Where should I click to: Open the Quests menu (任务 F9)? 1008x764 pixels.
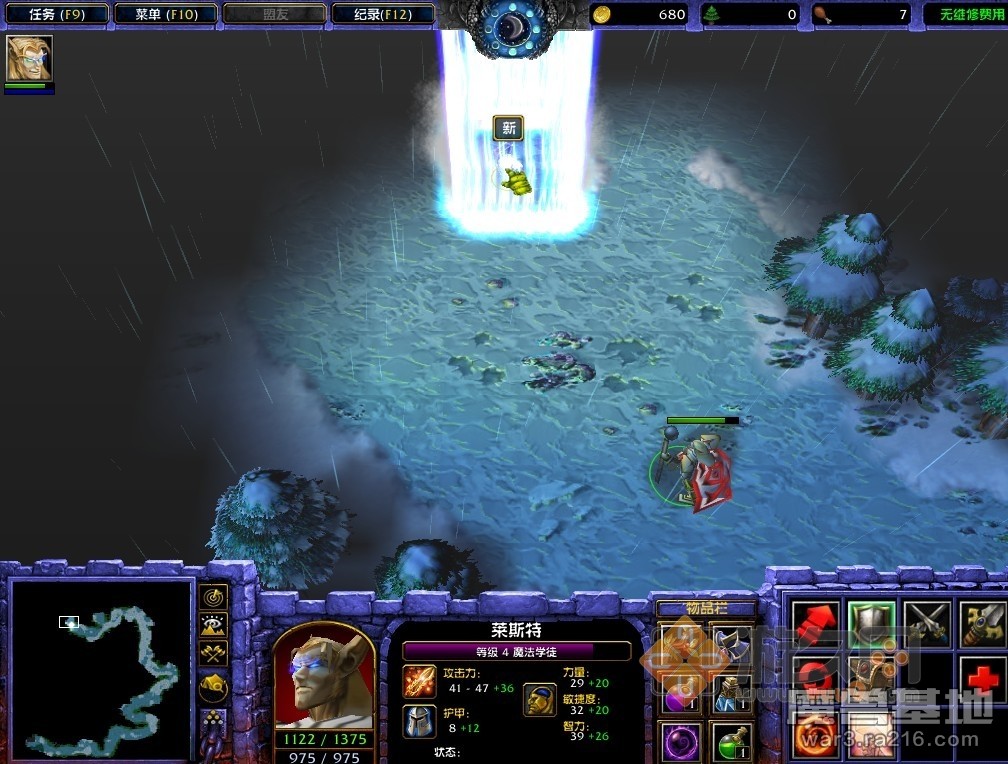tap(55, 14)
